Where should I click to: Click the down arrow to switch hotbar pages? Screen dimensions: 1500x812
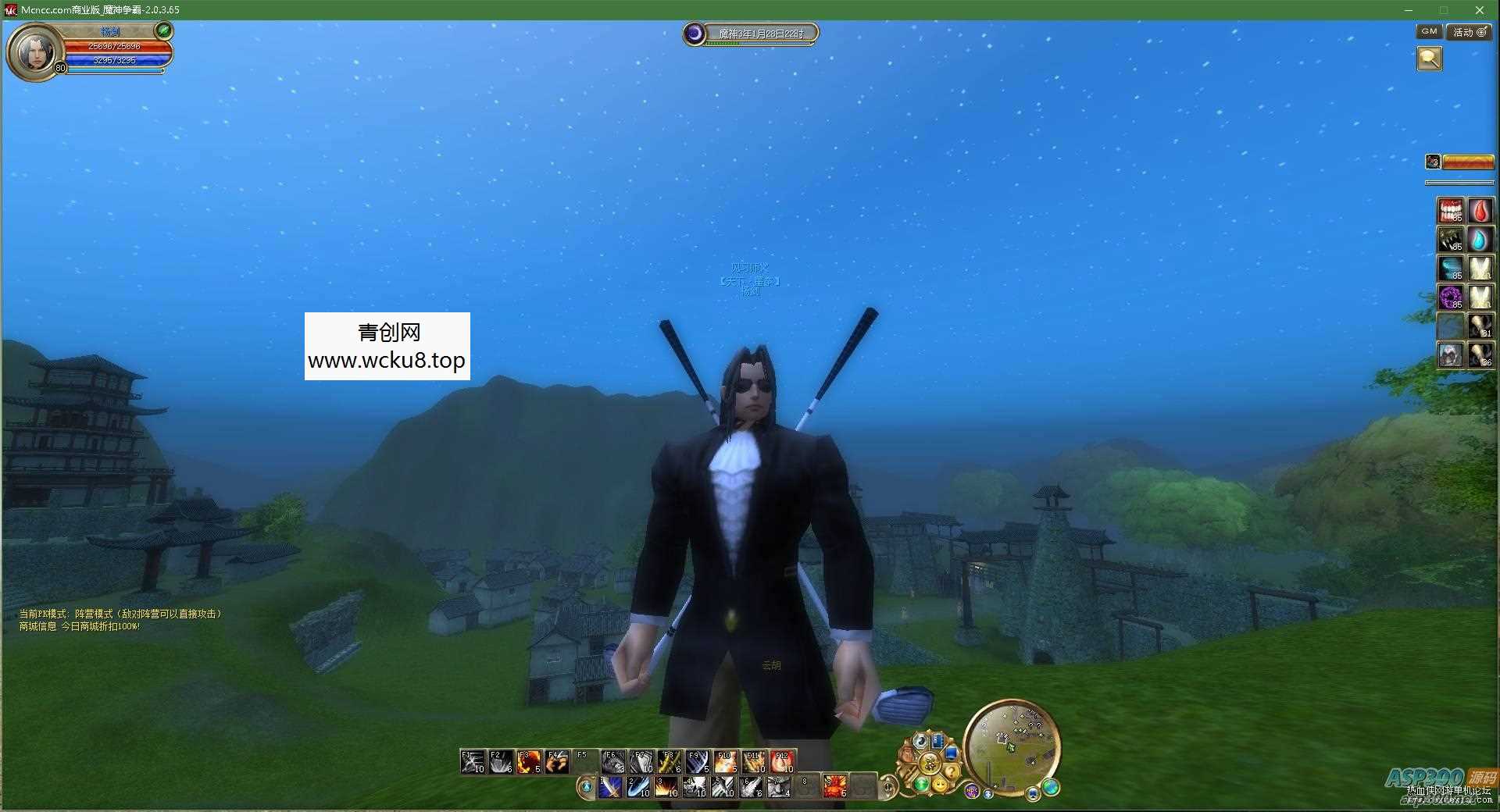point(887,797)
